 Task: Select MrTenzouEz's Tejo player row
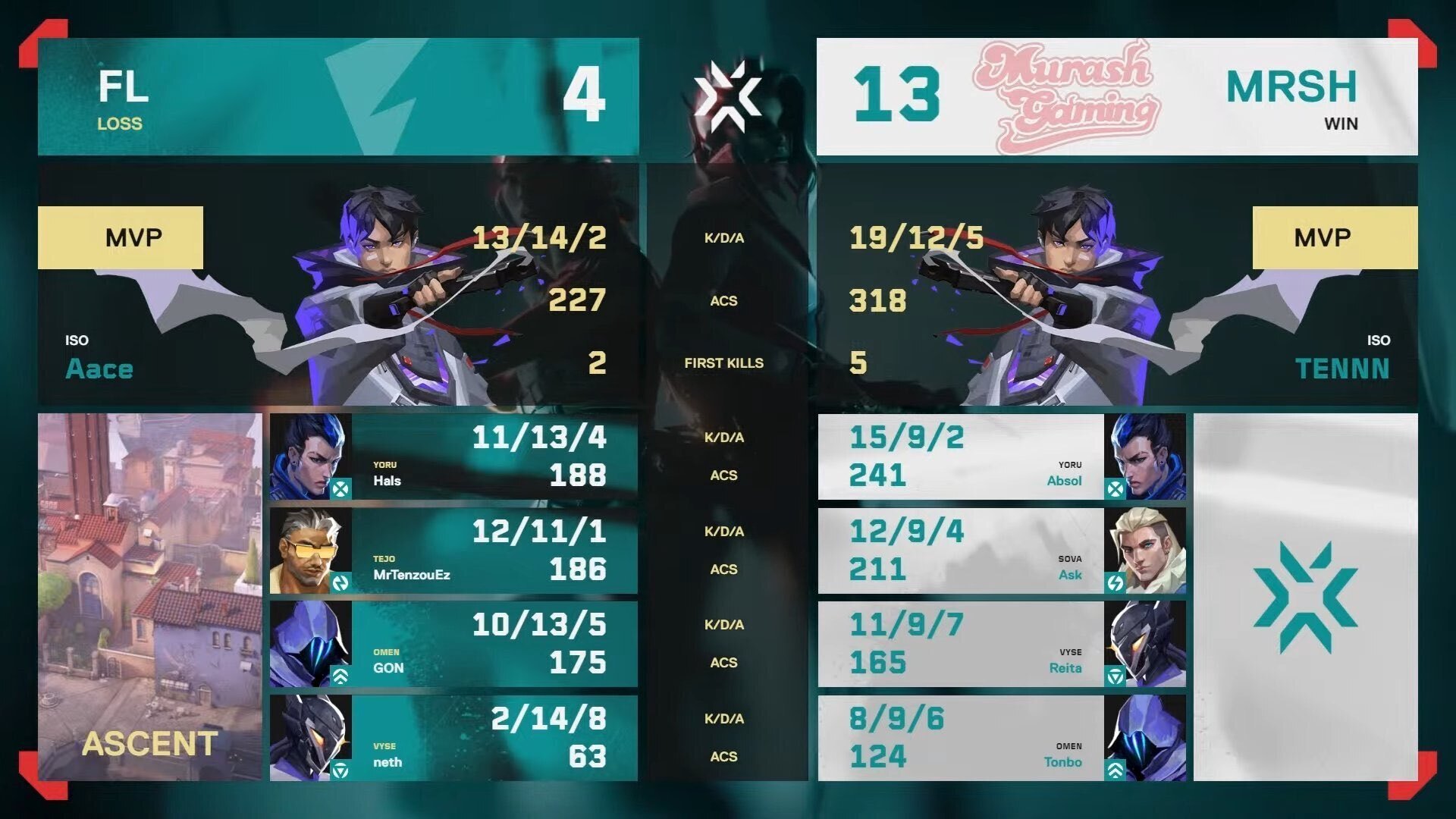(453, 551)
